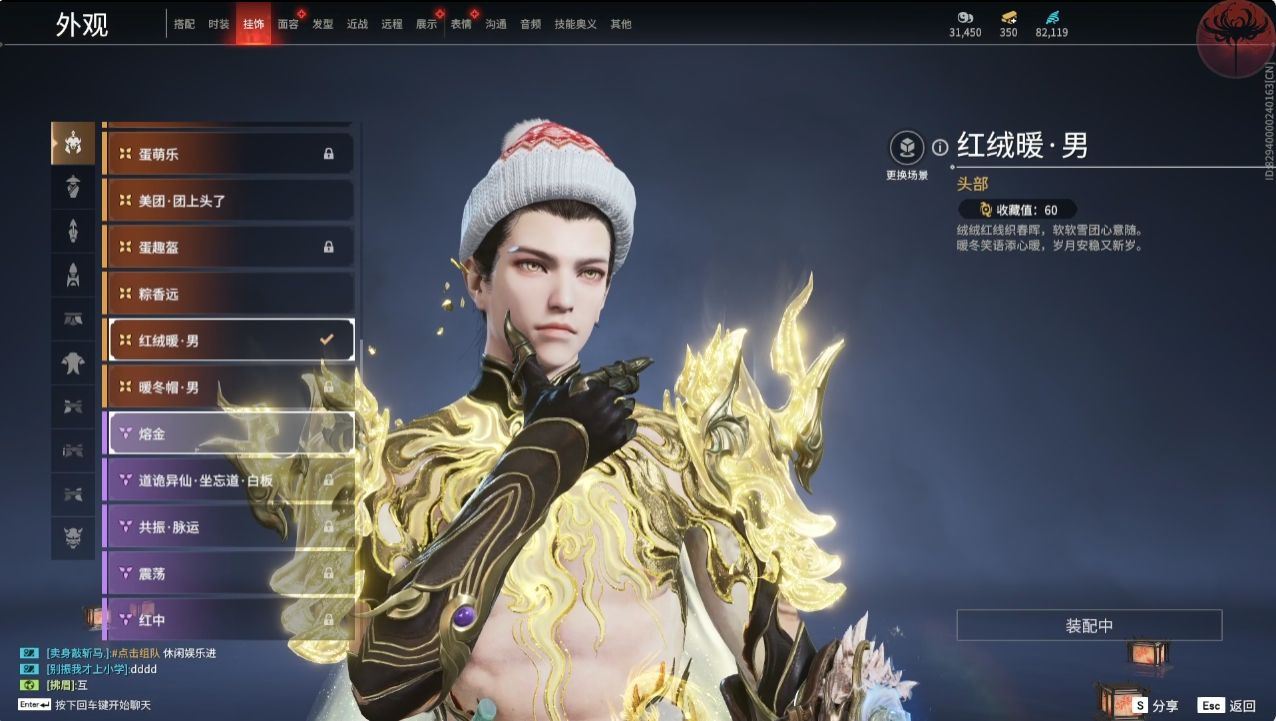Open the 更换场景 scene switcher
Image resolution: width=1276 pixels, height=721 pixels.
pyautogui.click(x=907, y=149)
